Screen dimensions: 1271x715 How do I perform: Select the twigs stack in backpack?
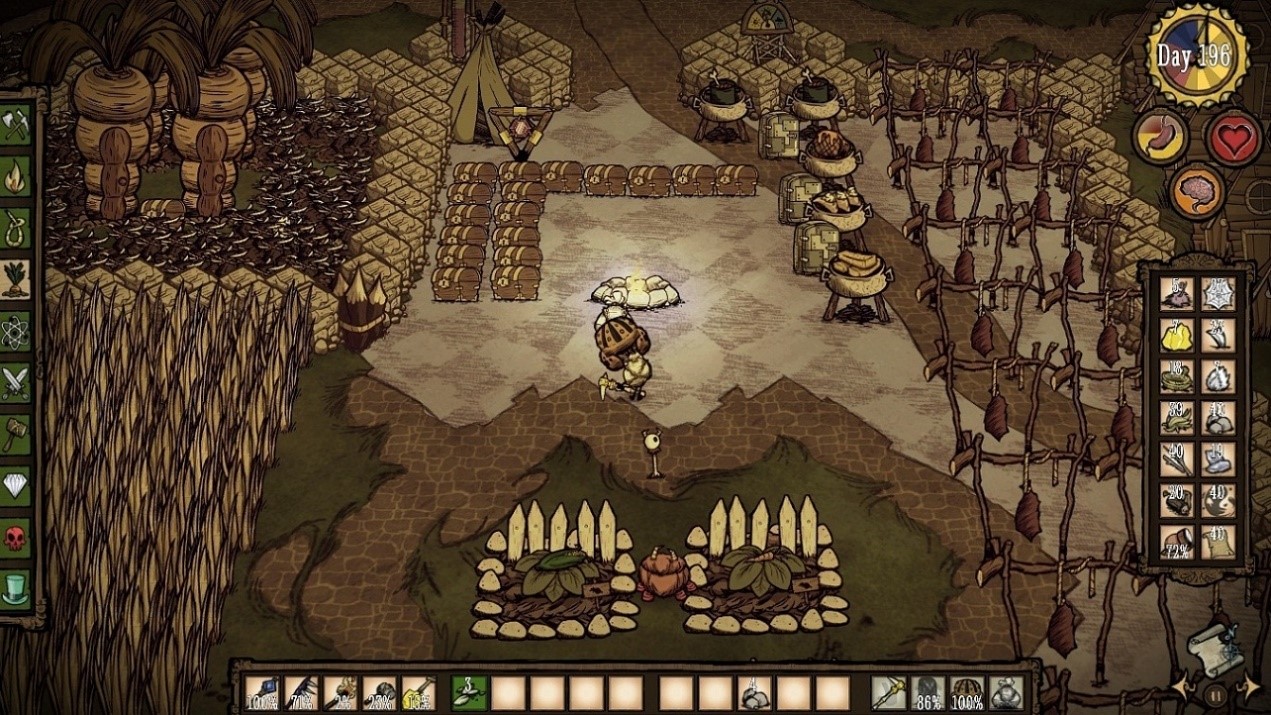1176,459
